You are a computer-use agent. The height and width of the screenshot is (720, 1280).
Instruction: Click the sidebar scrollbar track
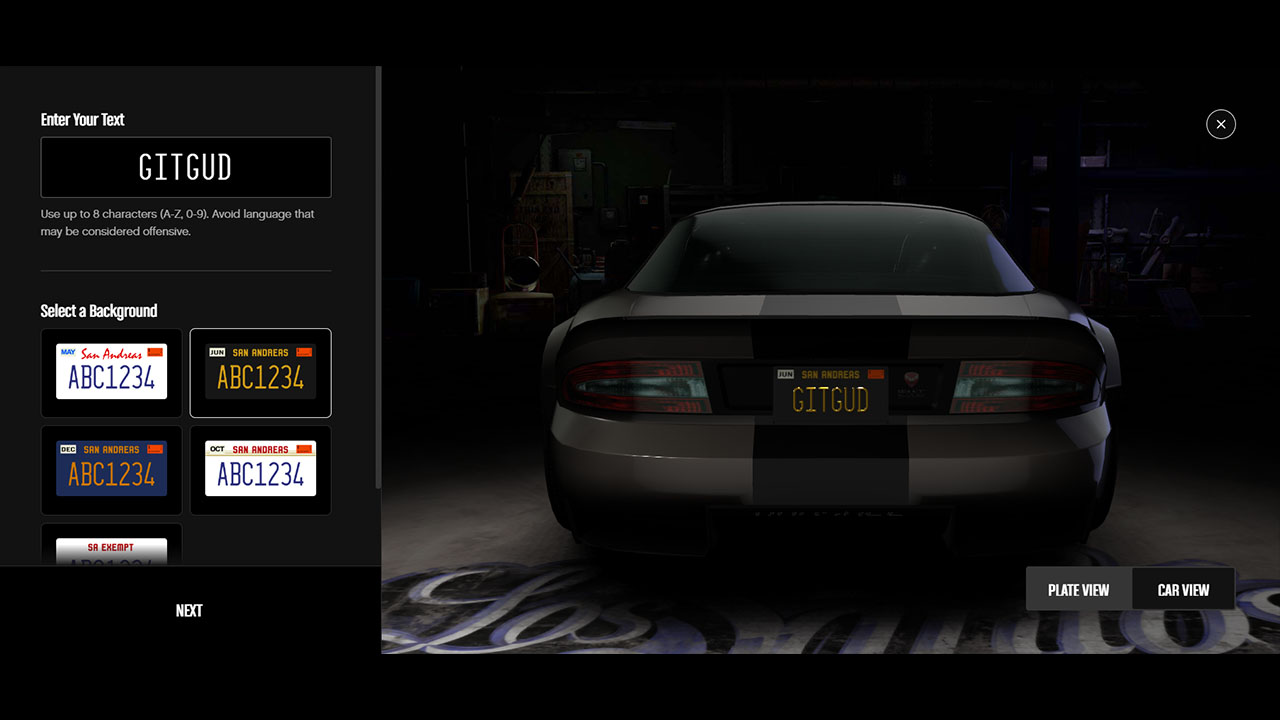point(376,300)
